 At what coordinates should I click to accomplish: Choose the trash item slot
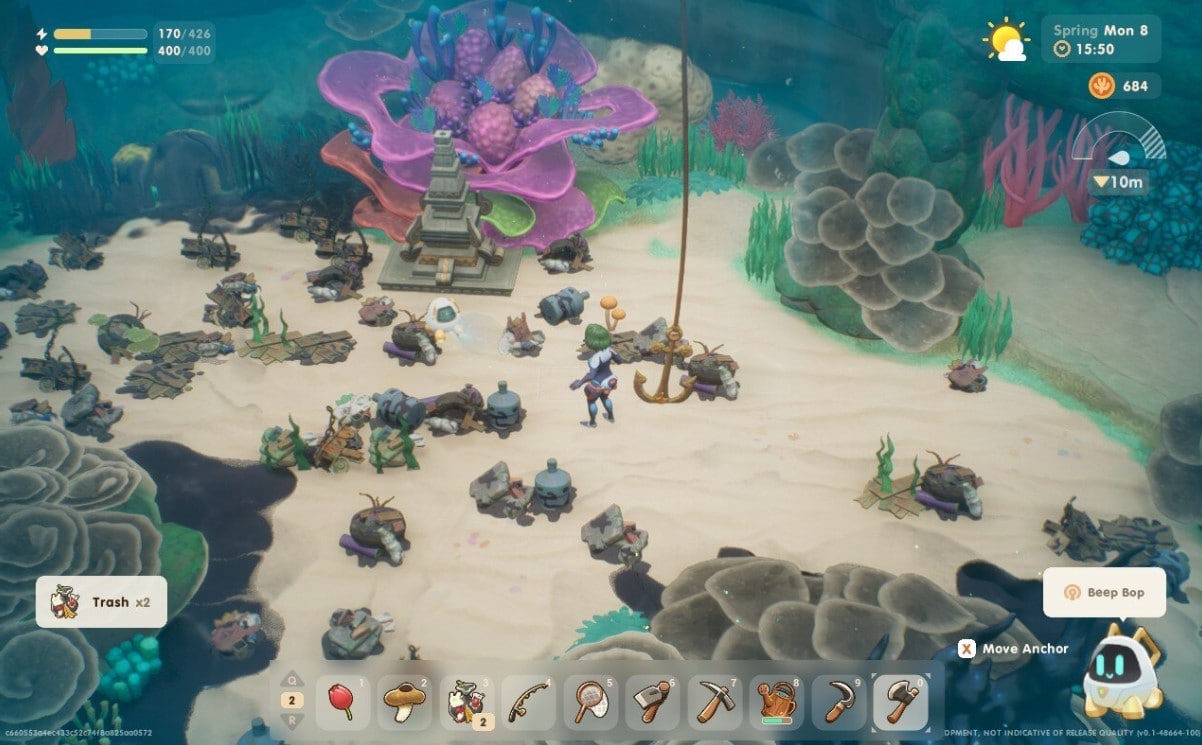(467, 702)
